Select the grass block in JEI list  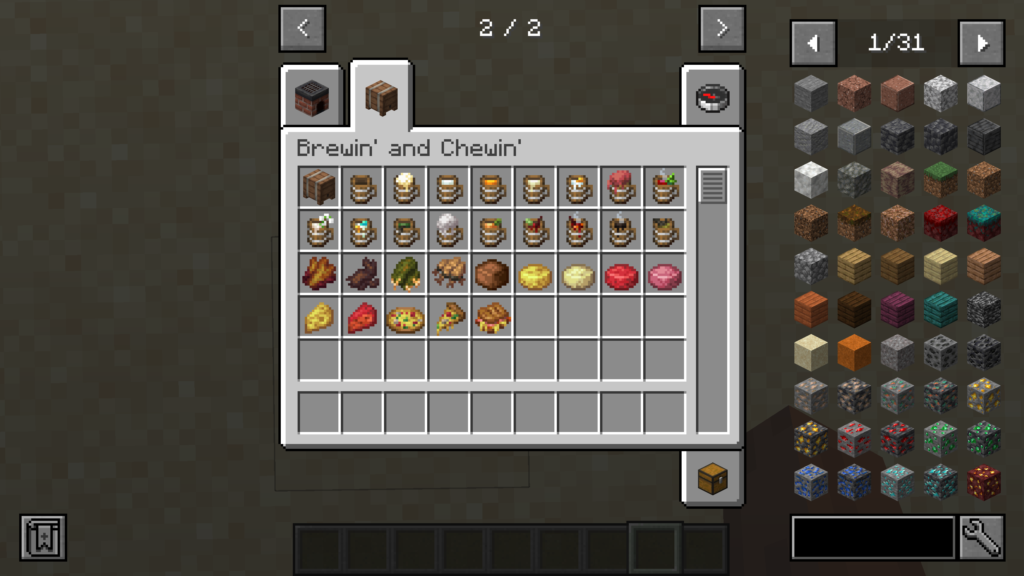941,179
